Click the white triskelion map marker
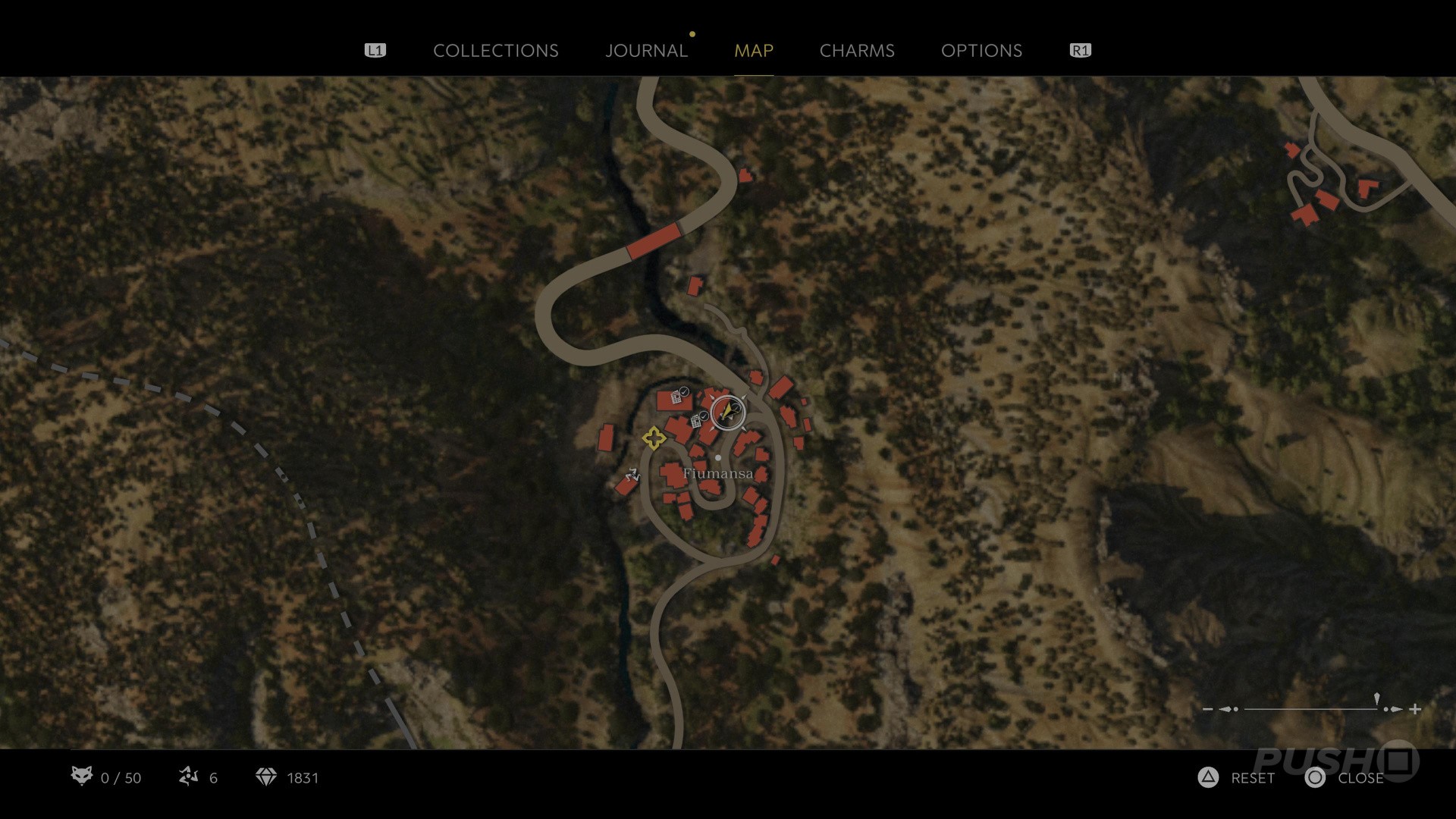Screen dimensions: 1456x819 632,475
